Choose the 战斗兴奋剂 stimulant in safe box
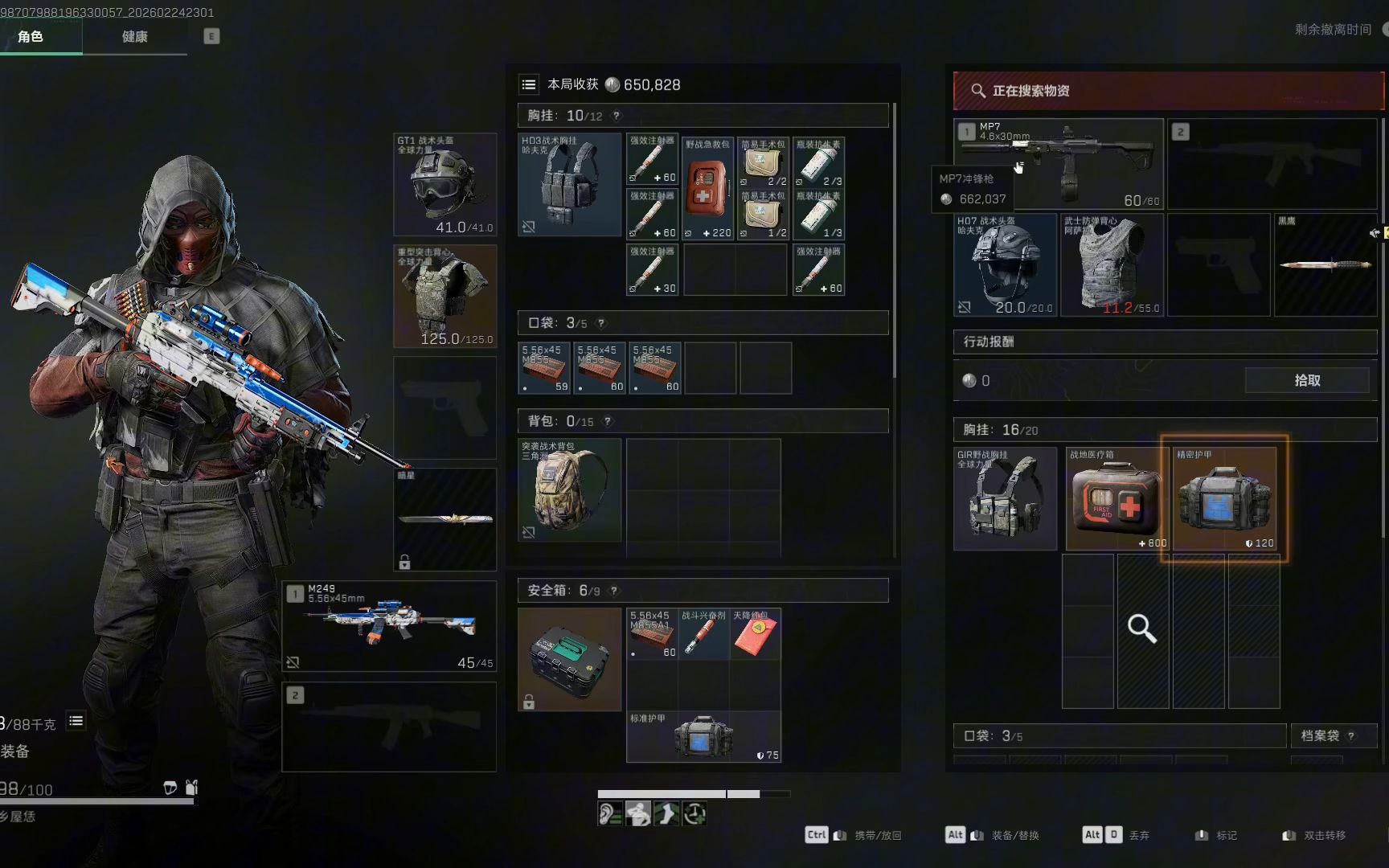The width and height of the screenshot is (1389, 868). [704, 634]
